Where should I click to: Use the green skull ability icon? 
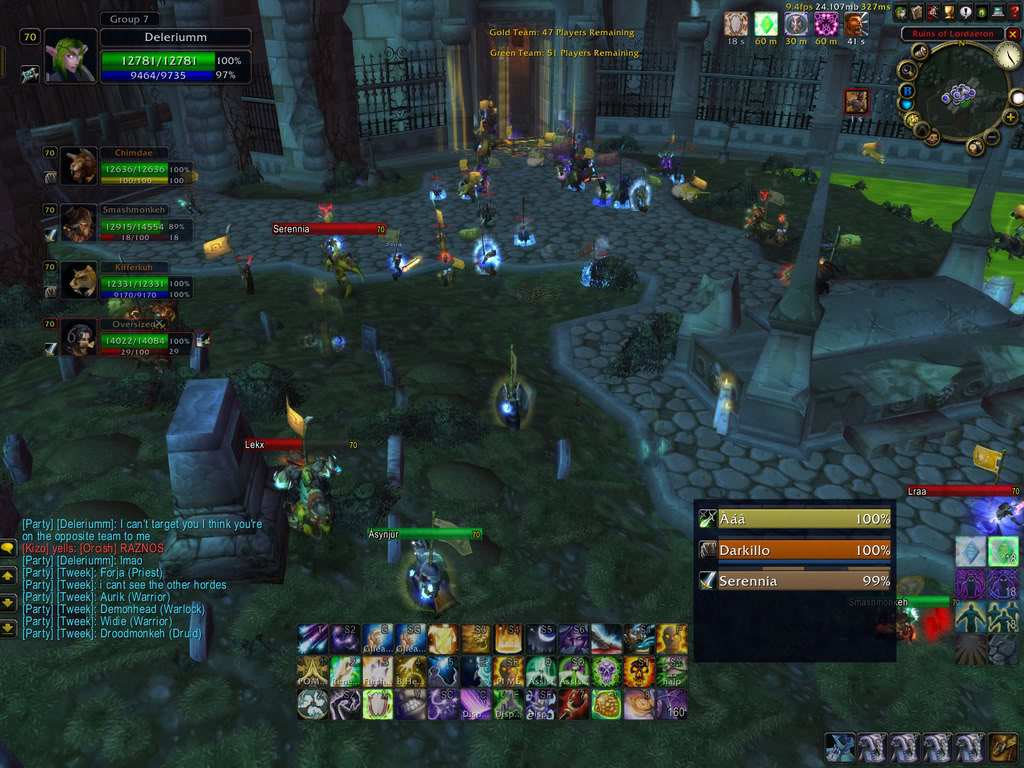pos(606,671)
